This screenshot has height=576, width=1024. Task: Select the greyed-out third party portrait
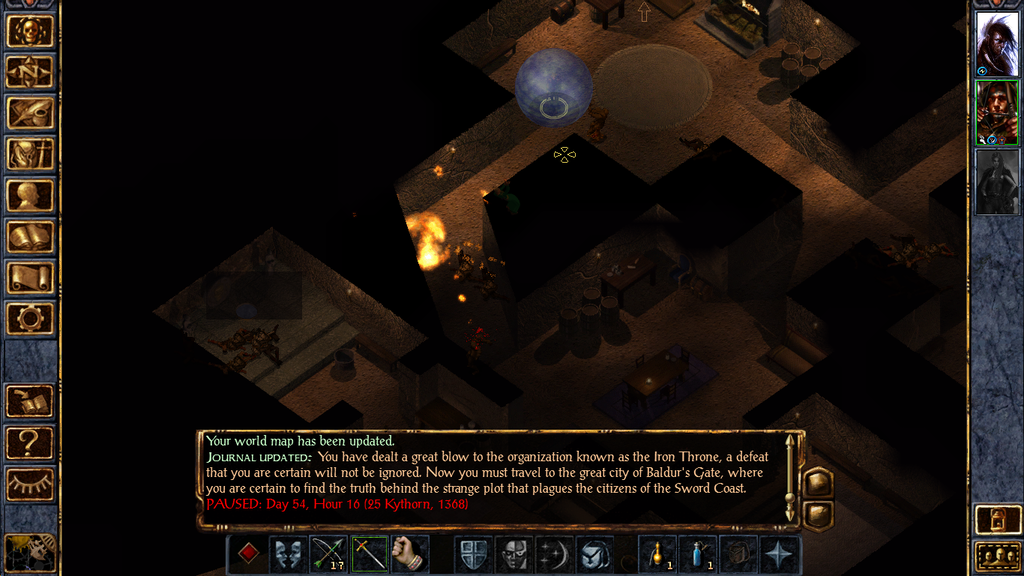pos(997,181)
